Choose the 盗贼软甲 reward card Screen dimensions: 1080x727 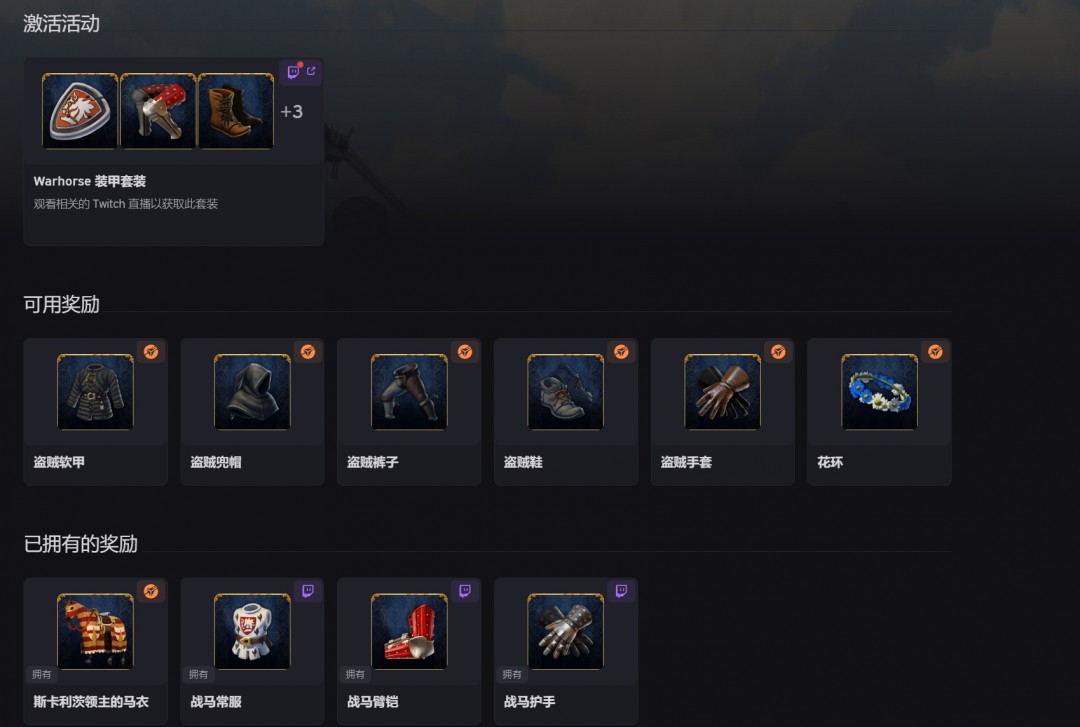pos(95,411)
